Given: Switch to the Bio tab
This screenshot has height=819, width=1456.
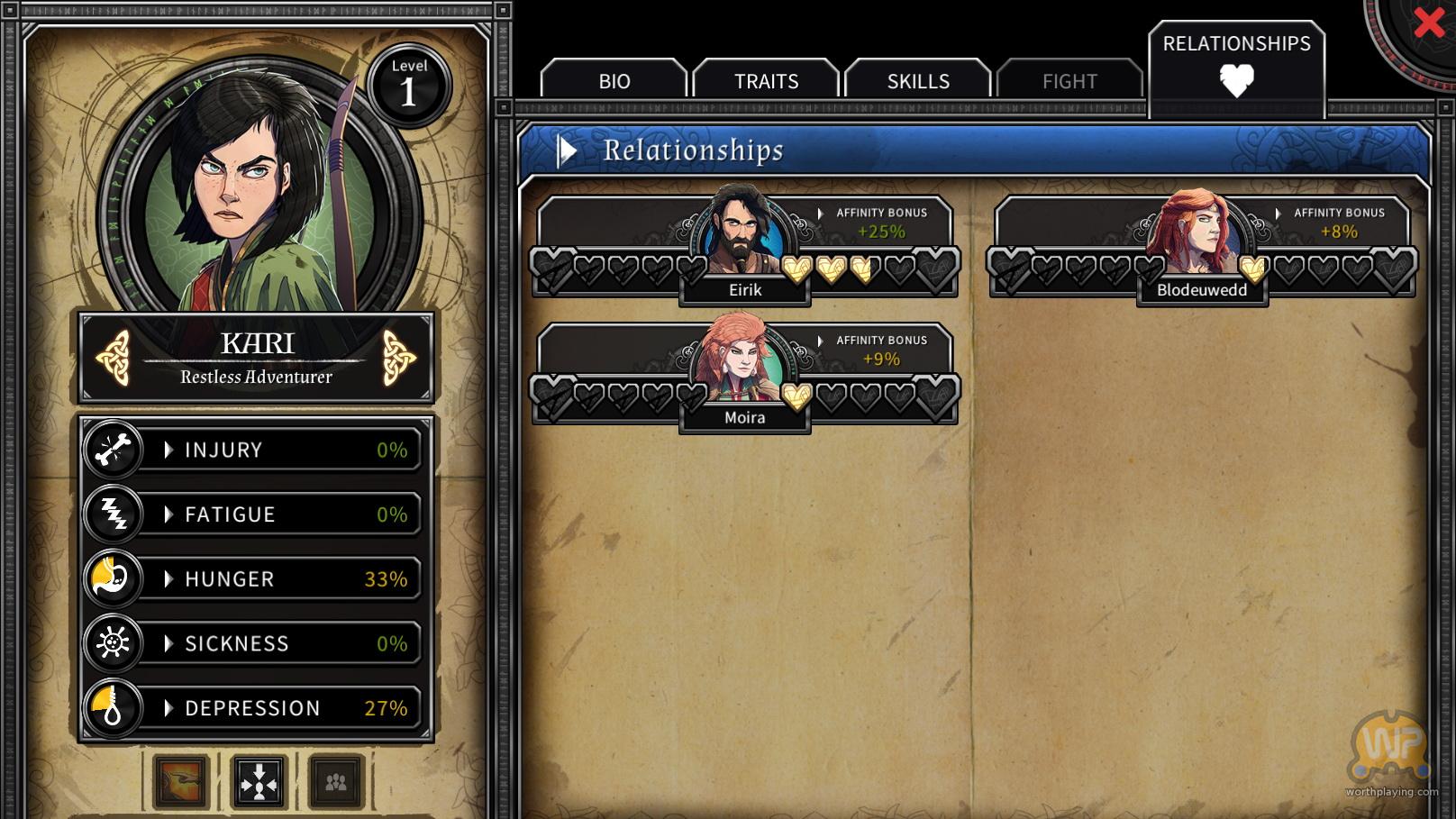Looking at the screenshot, I should click(614, 81).
